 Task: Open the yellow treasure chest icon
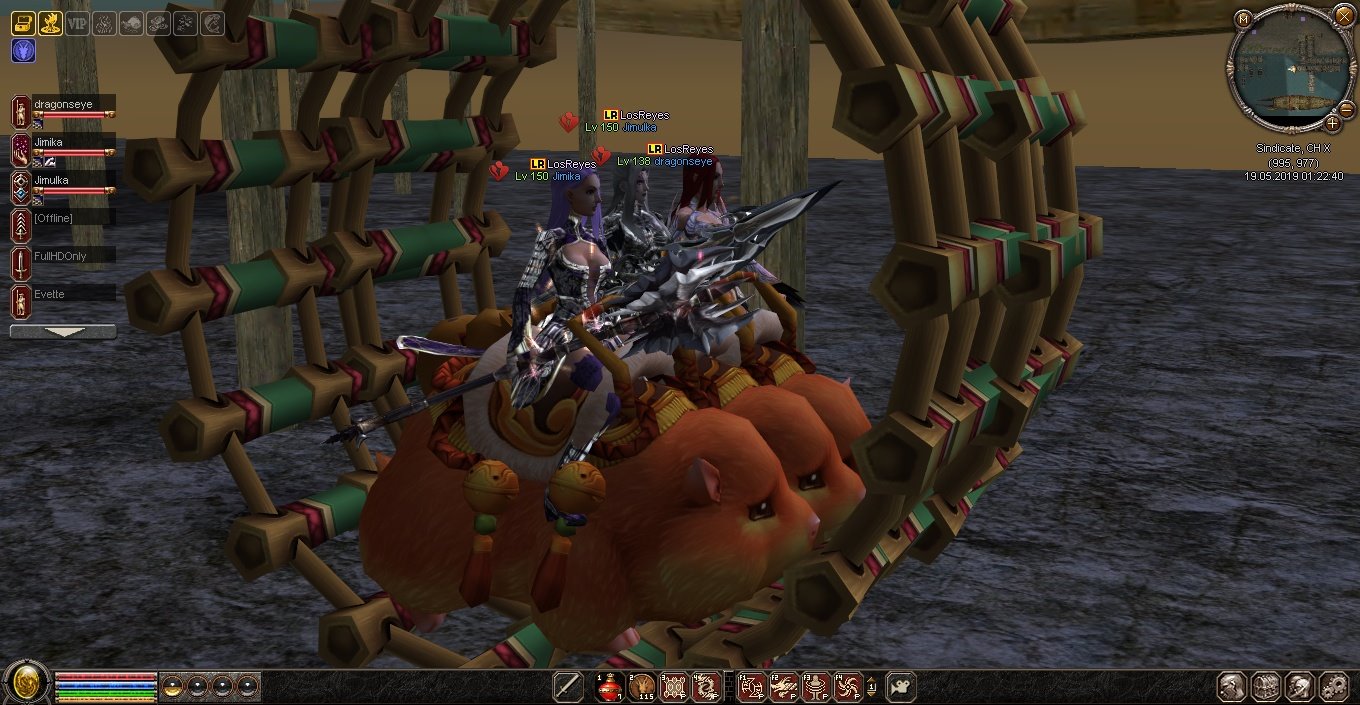point(23,23)
